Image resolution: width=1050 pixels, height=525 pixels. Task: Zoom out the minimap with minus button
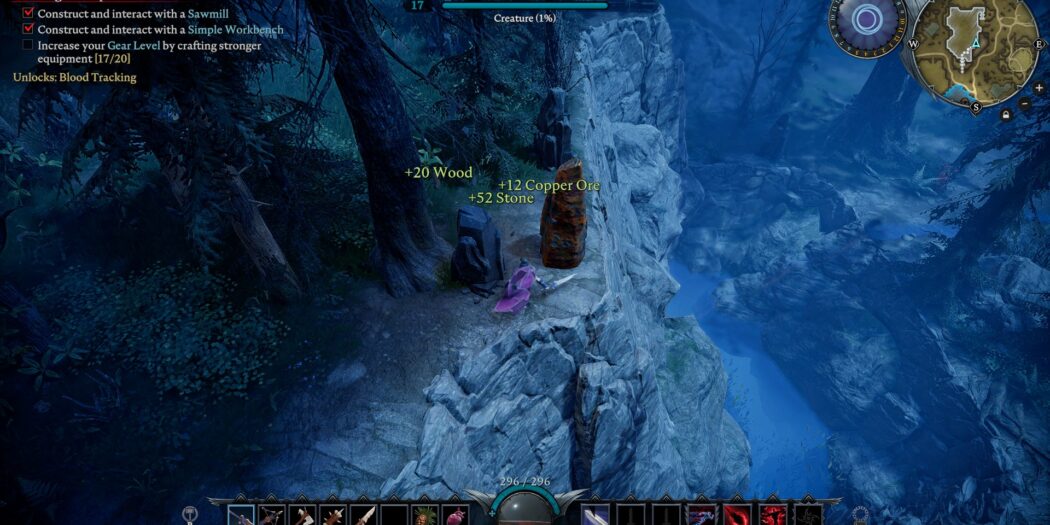[x=1025, y=103]
